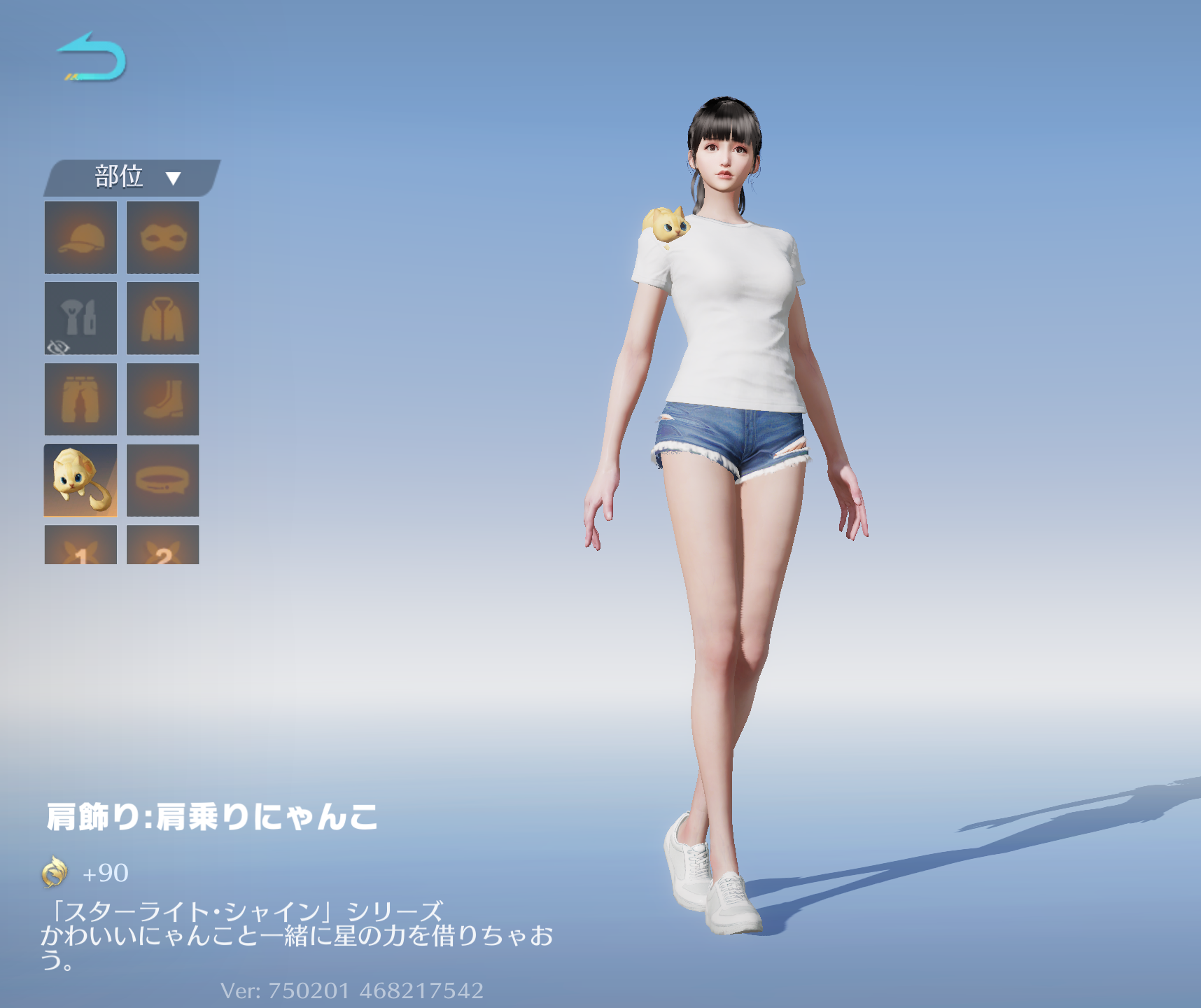Click the equipped shoulder cat accessory slot
The height and width of the screenshot is (1008, 1201).
pyautogui.click(x=80, y=480)
